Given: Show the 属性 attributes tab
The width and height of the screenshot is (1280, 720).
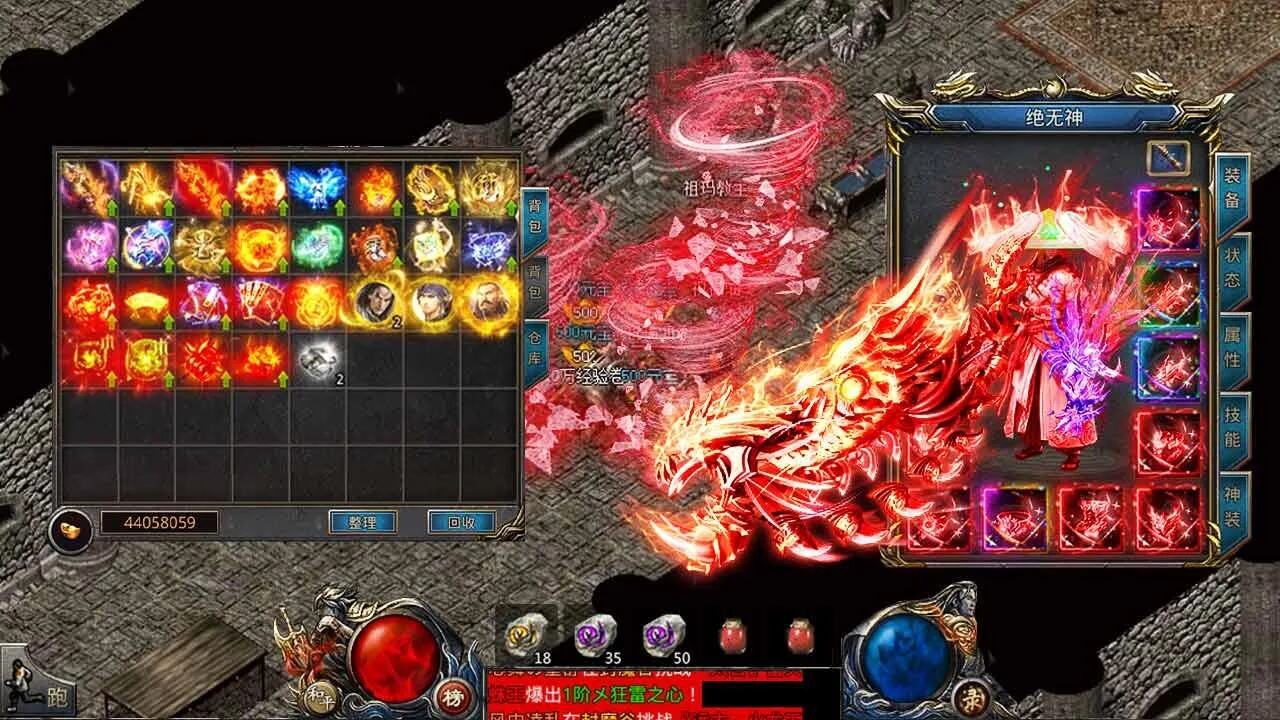Looking at the screenshot, I should pos(1232,345).
